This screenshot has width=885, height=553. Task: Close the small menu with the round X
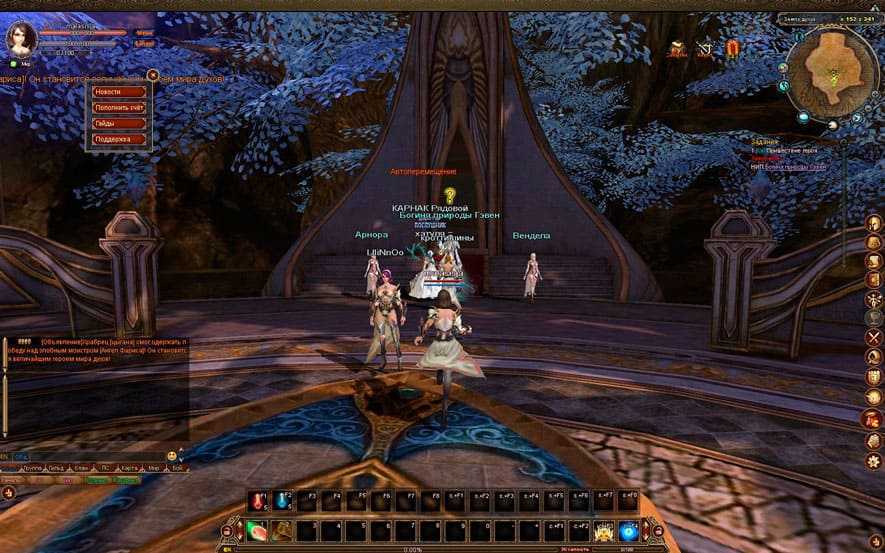pos(154,74)
